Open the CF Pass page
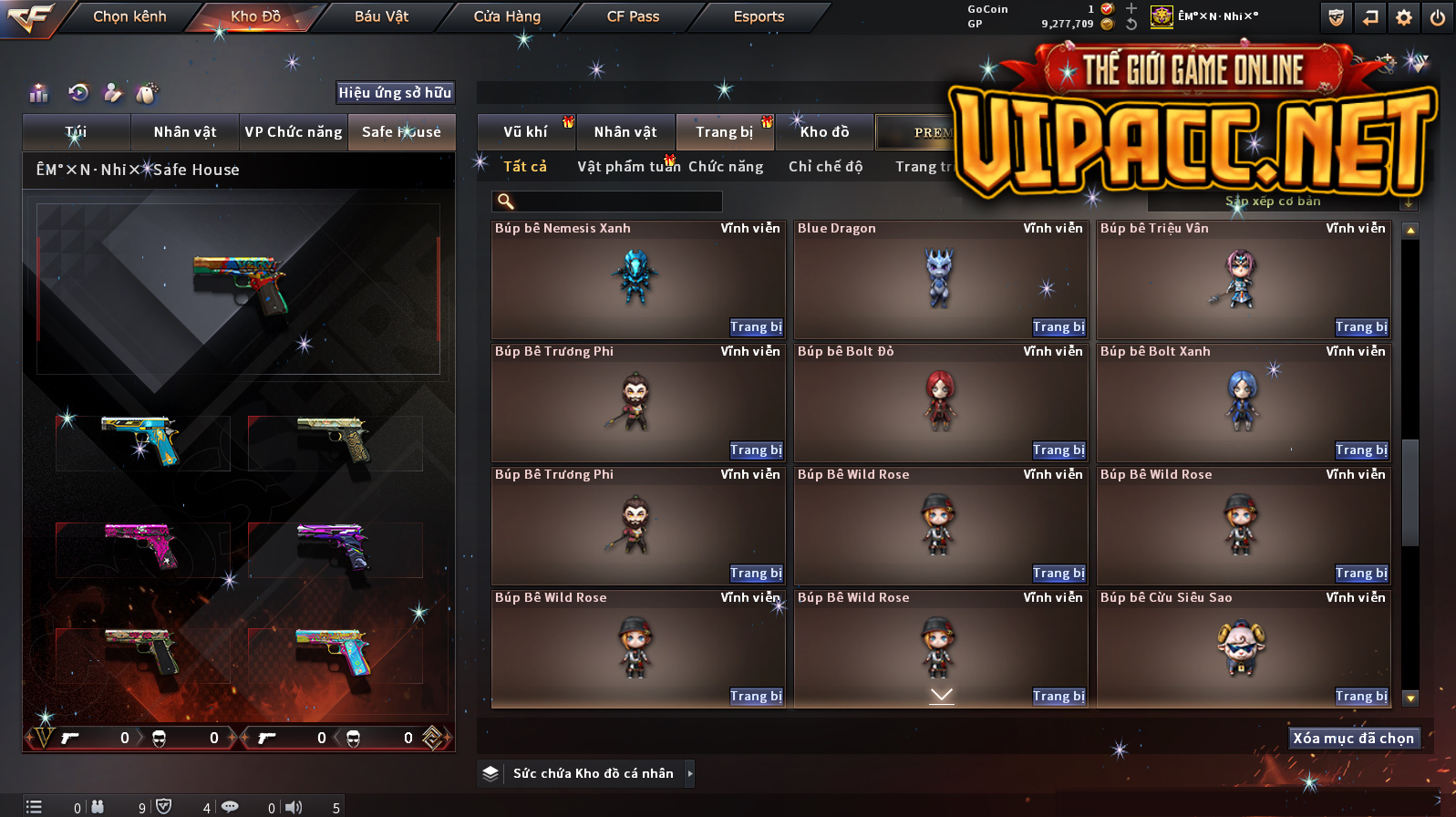 633,16
